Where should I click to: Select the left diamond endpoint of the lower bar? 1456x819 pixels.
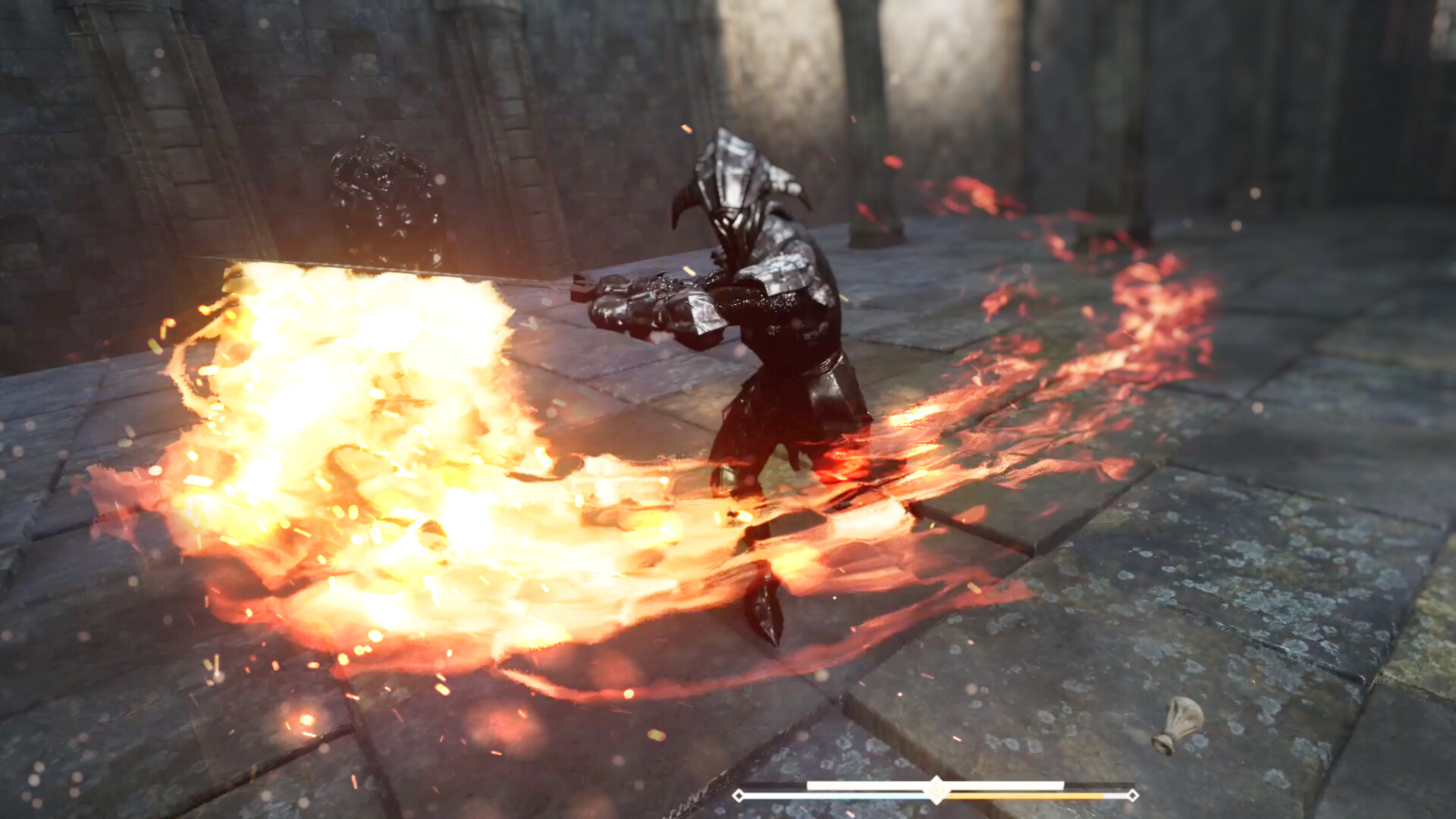tap(739, 795)
